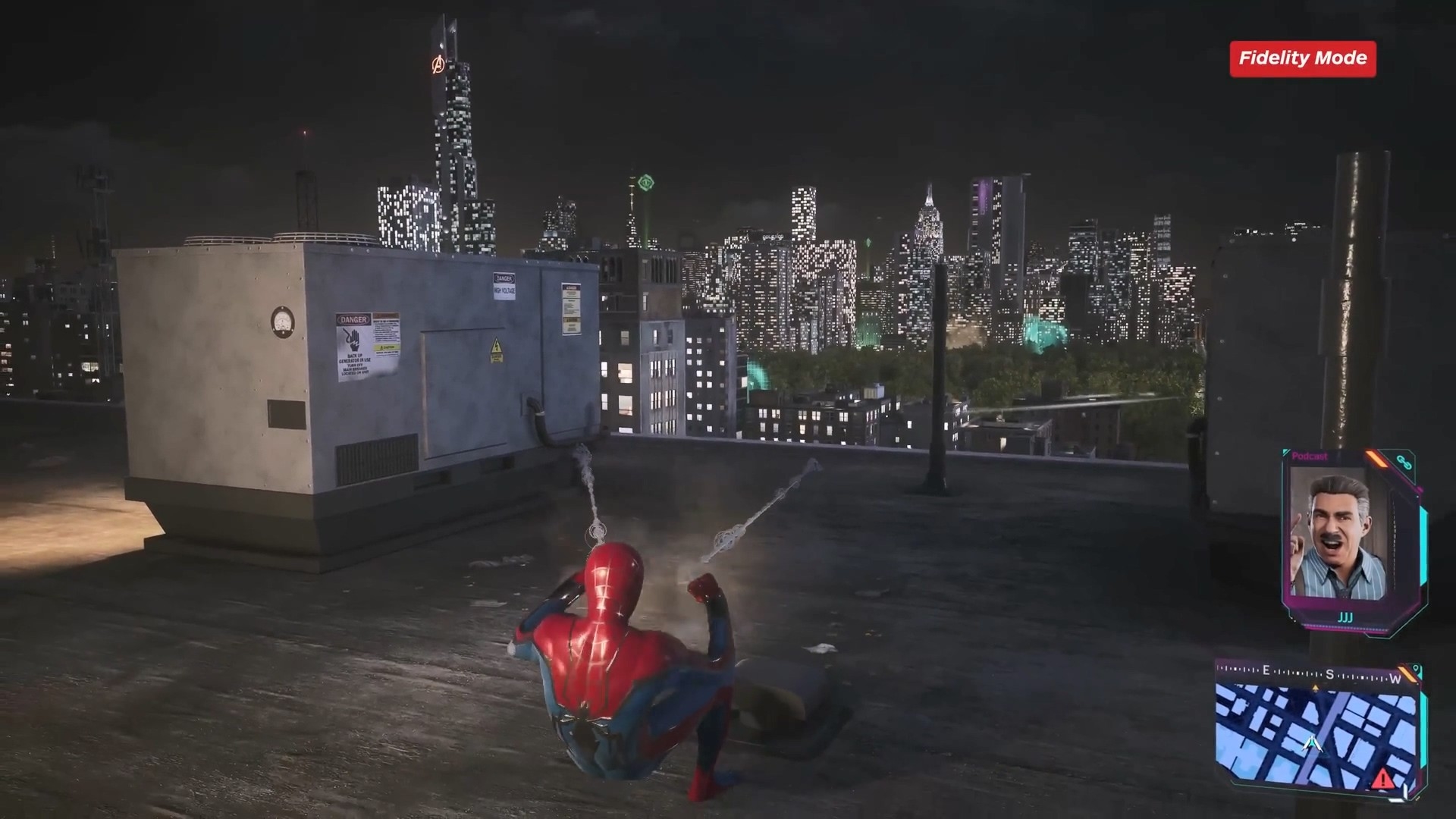
Task: Click the Fidelity Mode badge
Action: pos(1302,58)
